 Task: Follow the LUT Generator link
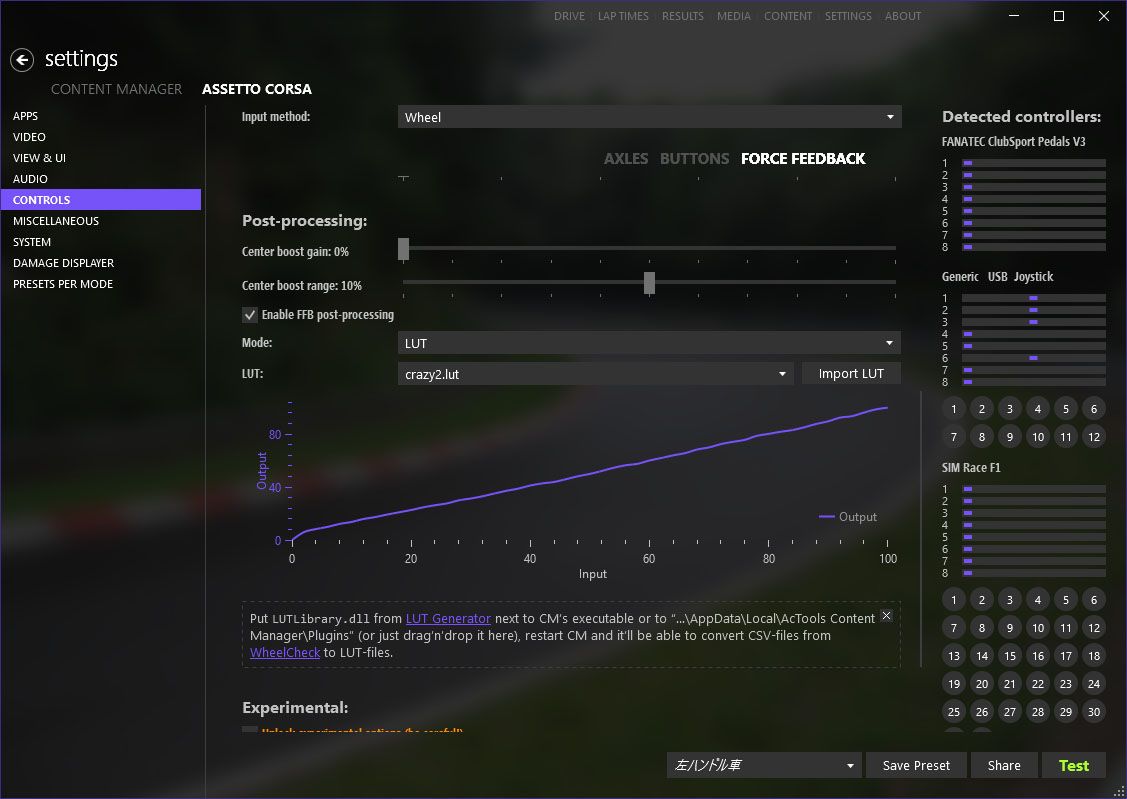pyautogui.click(x=448, y=619)
